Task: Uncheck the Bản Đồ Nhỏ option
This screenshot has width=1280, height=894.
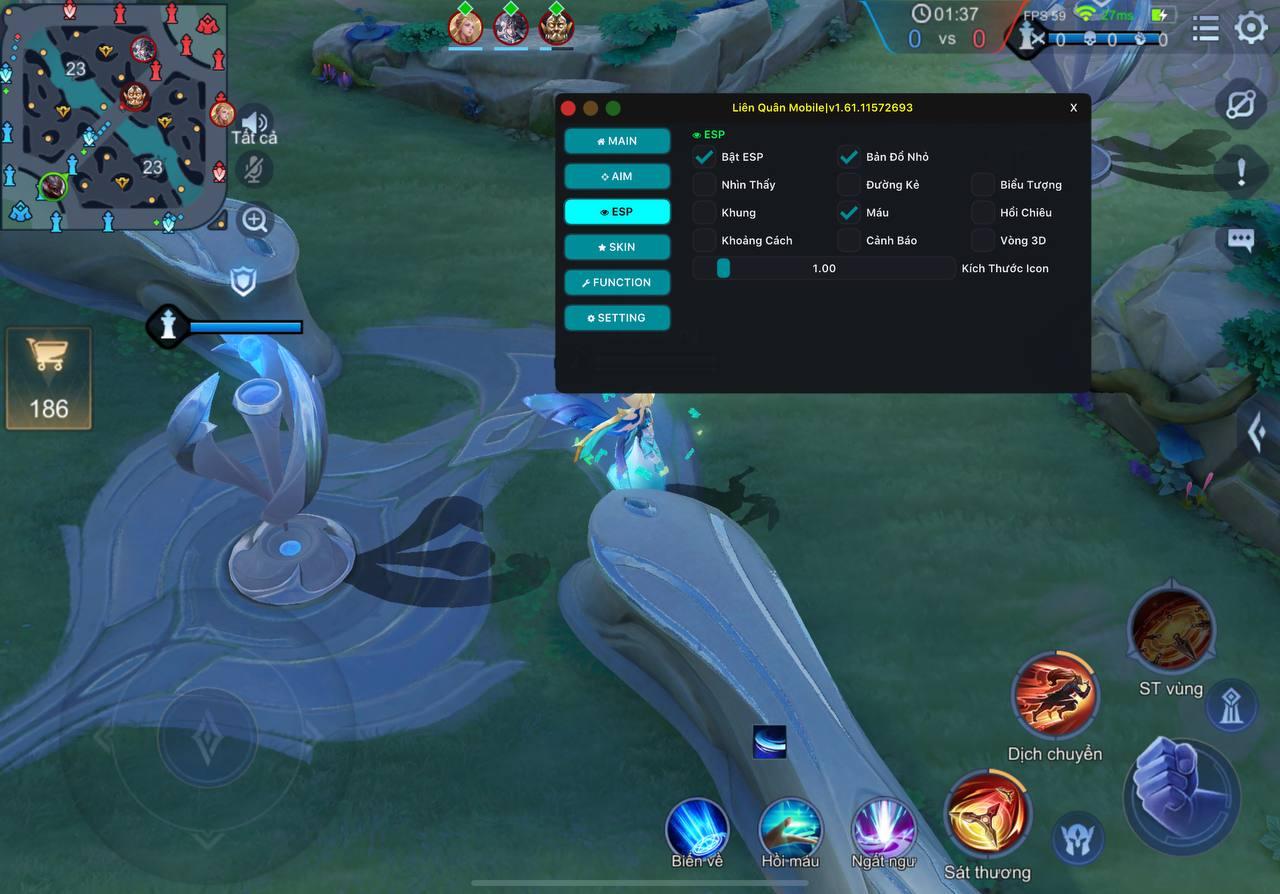Action: (849, 157)
